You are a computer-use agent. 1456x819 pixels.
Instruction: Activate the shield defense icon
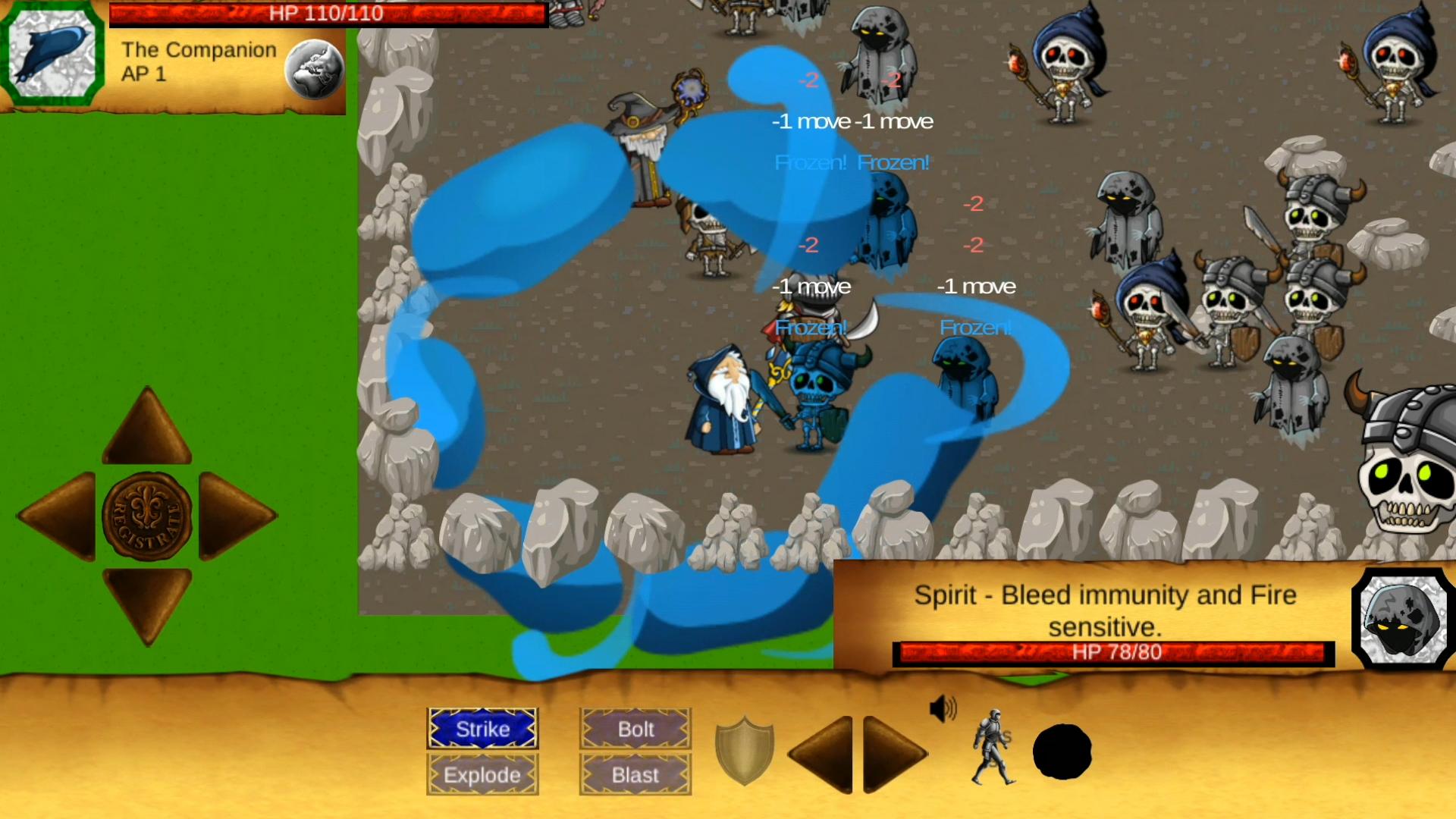pyautogui.click(x=744, y=752)
